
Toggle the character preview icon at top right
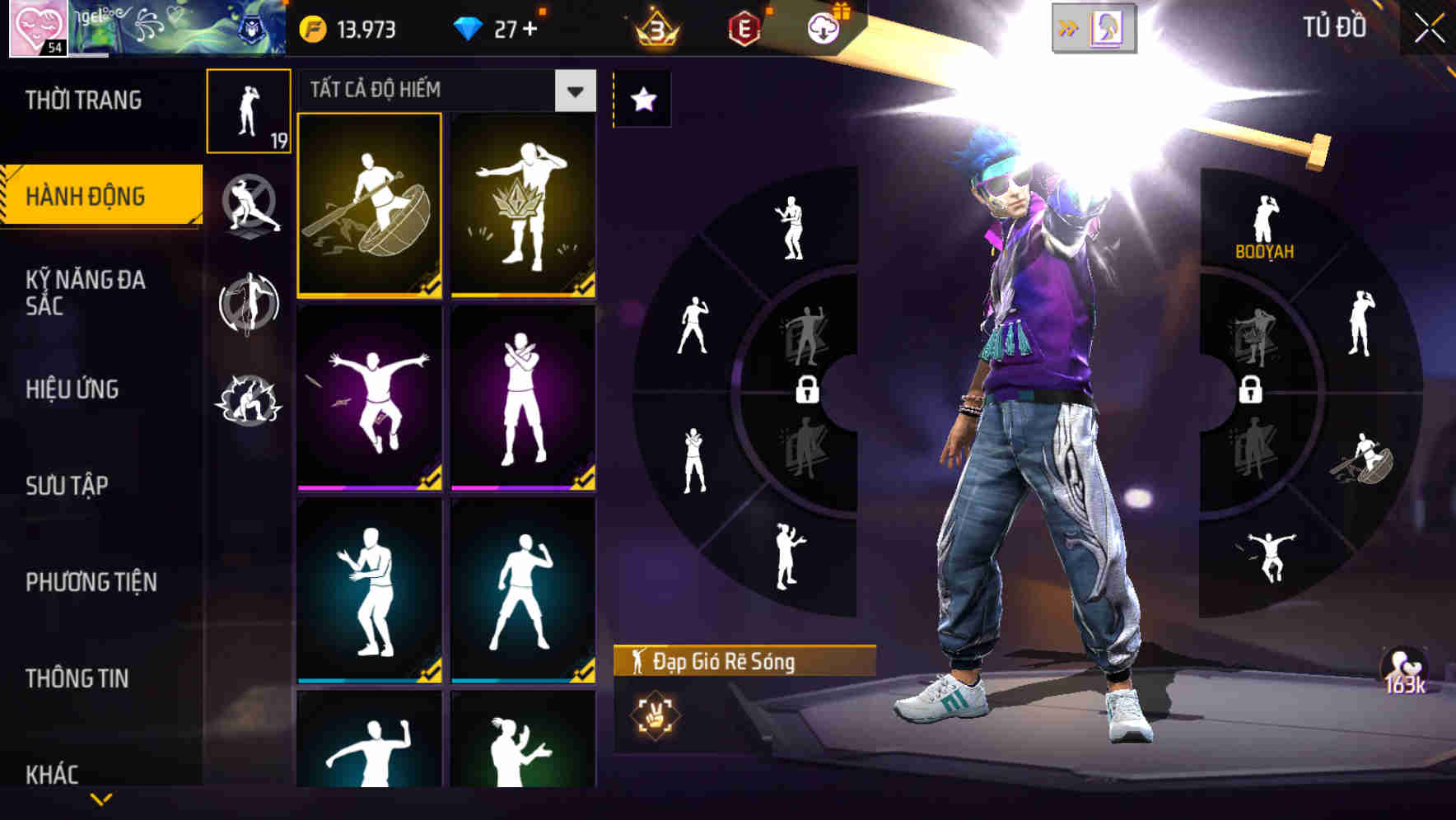click(x=1107, y=27)
